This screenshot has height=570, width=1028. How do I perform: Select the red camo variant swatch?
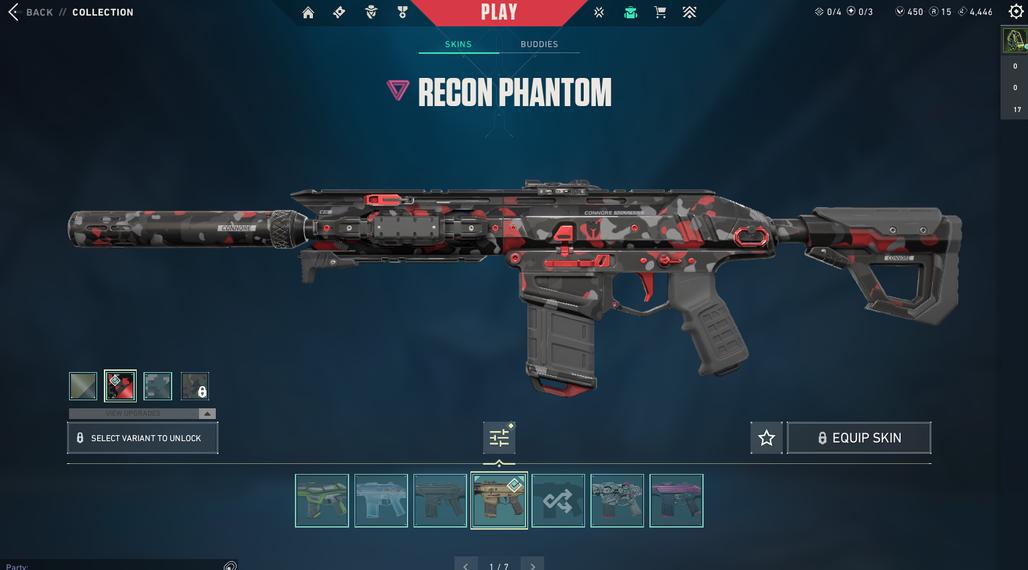(x=121, y=386)
